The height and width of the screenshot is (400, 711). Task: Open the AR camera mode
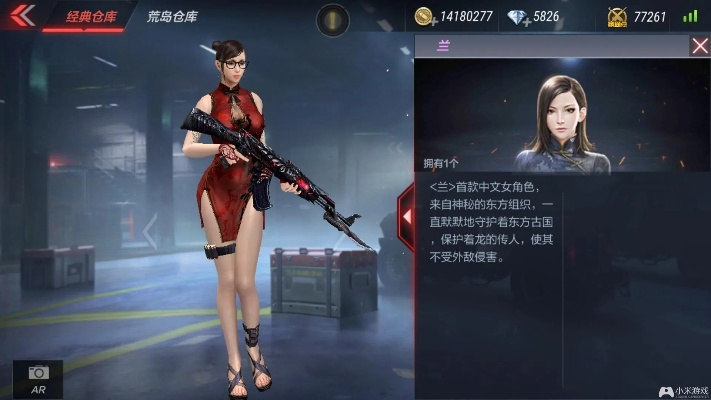(x=38, y=378)
